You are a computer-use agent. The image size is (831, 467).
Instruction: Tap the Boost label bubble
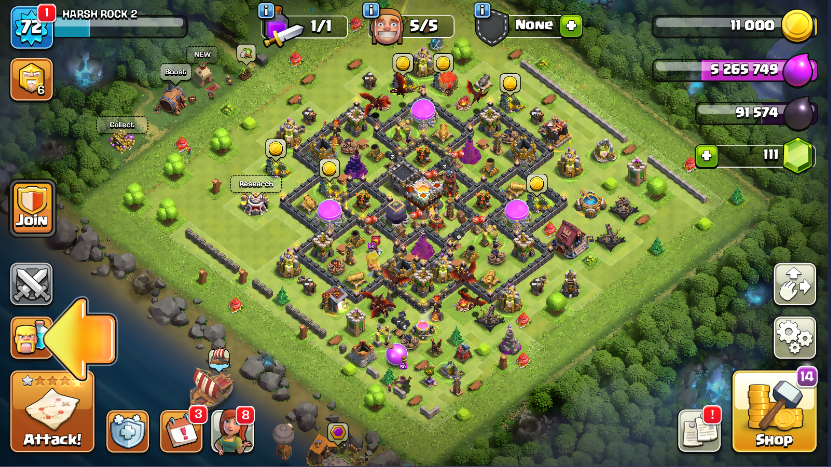click(174, 72)
